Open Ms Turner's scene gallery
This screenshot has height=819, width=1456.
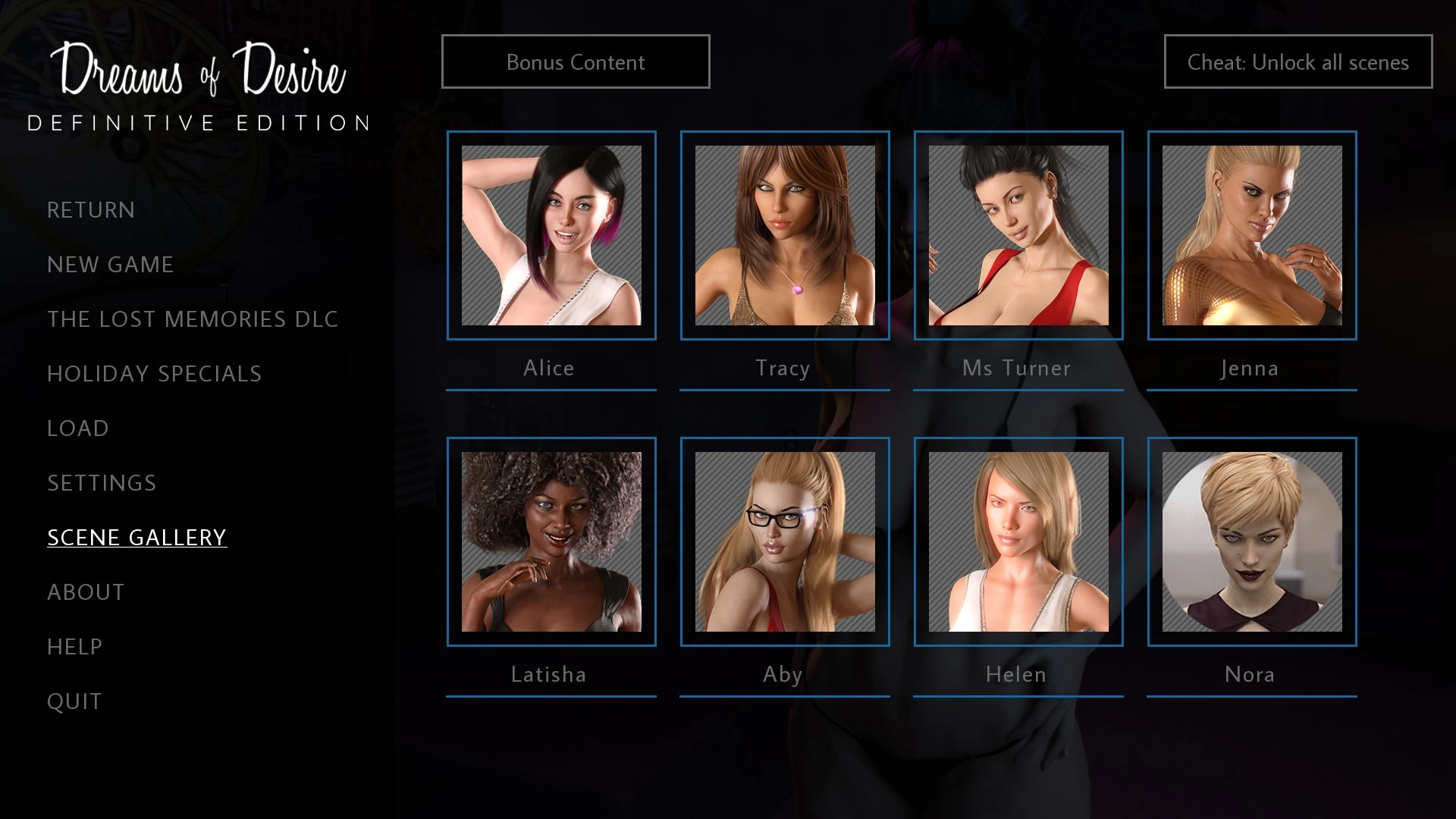pos(1018,236)
